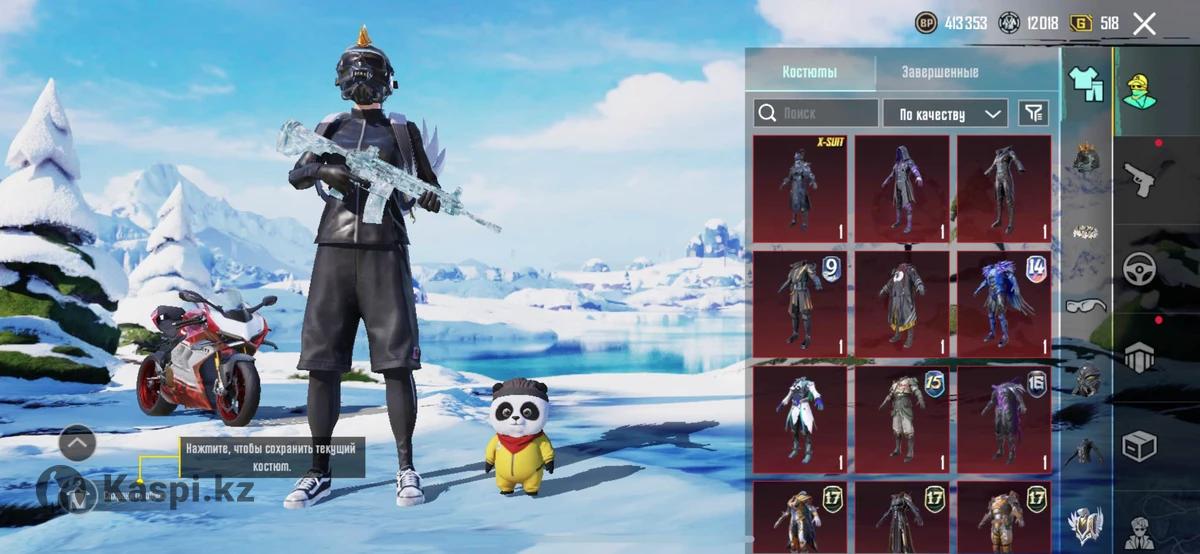Open the weapons category with pistol icon

(x=1138, y=181)
